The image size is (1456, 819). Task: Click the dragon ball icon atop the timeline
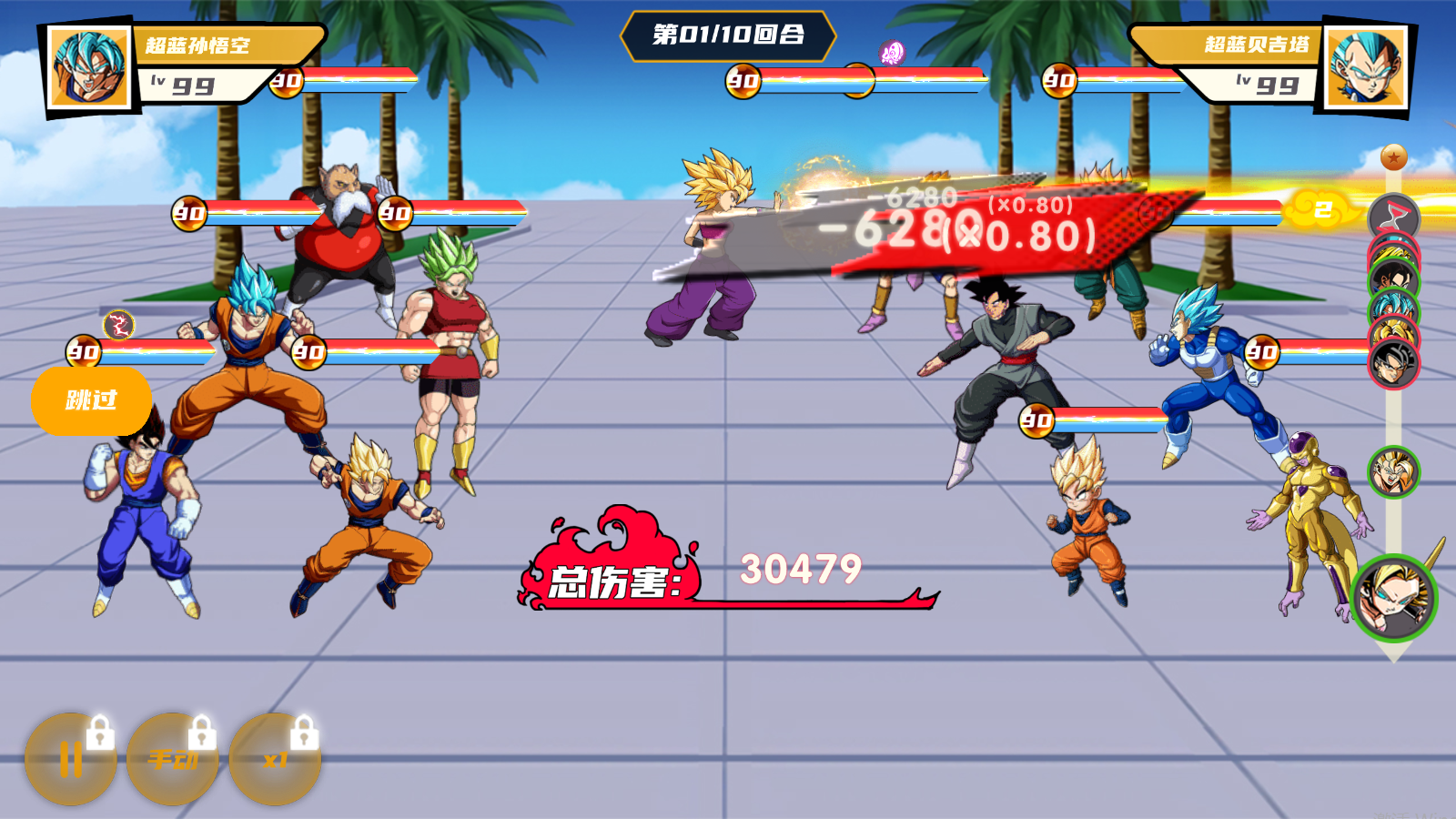(x=1393, y=157)
